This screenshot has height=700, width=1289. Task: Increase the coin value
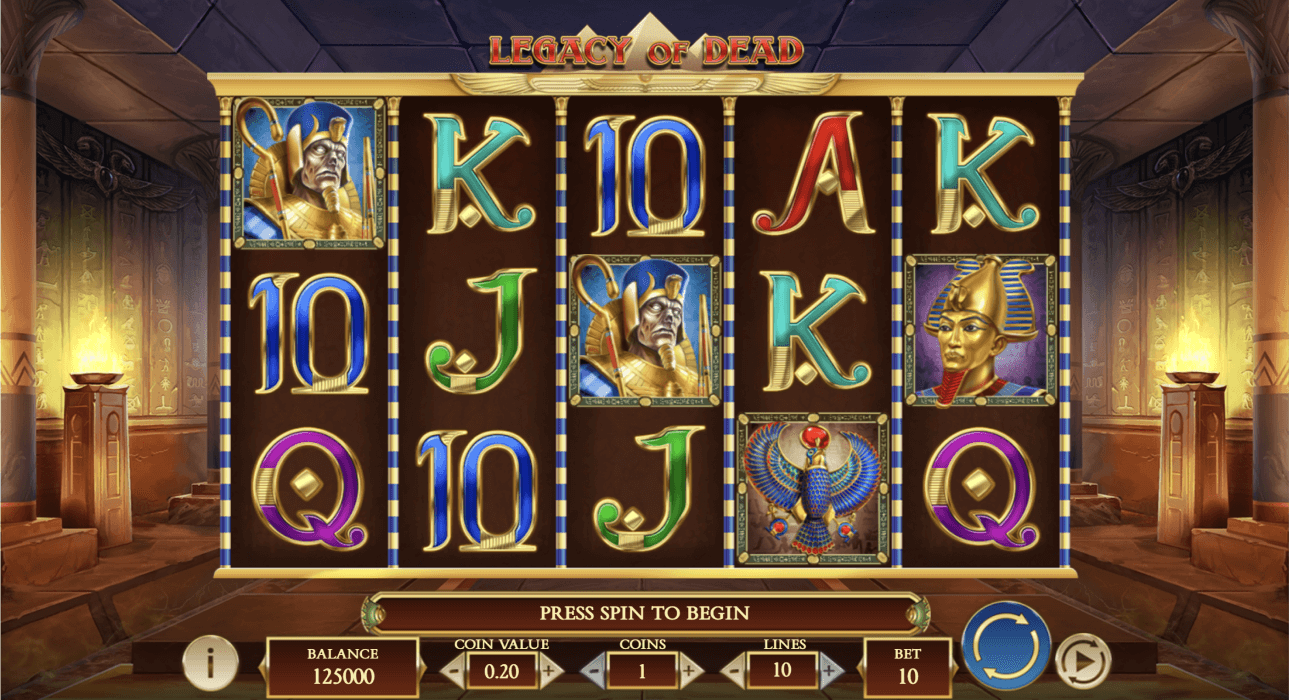point(550,670)
